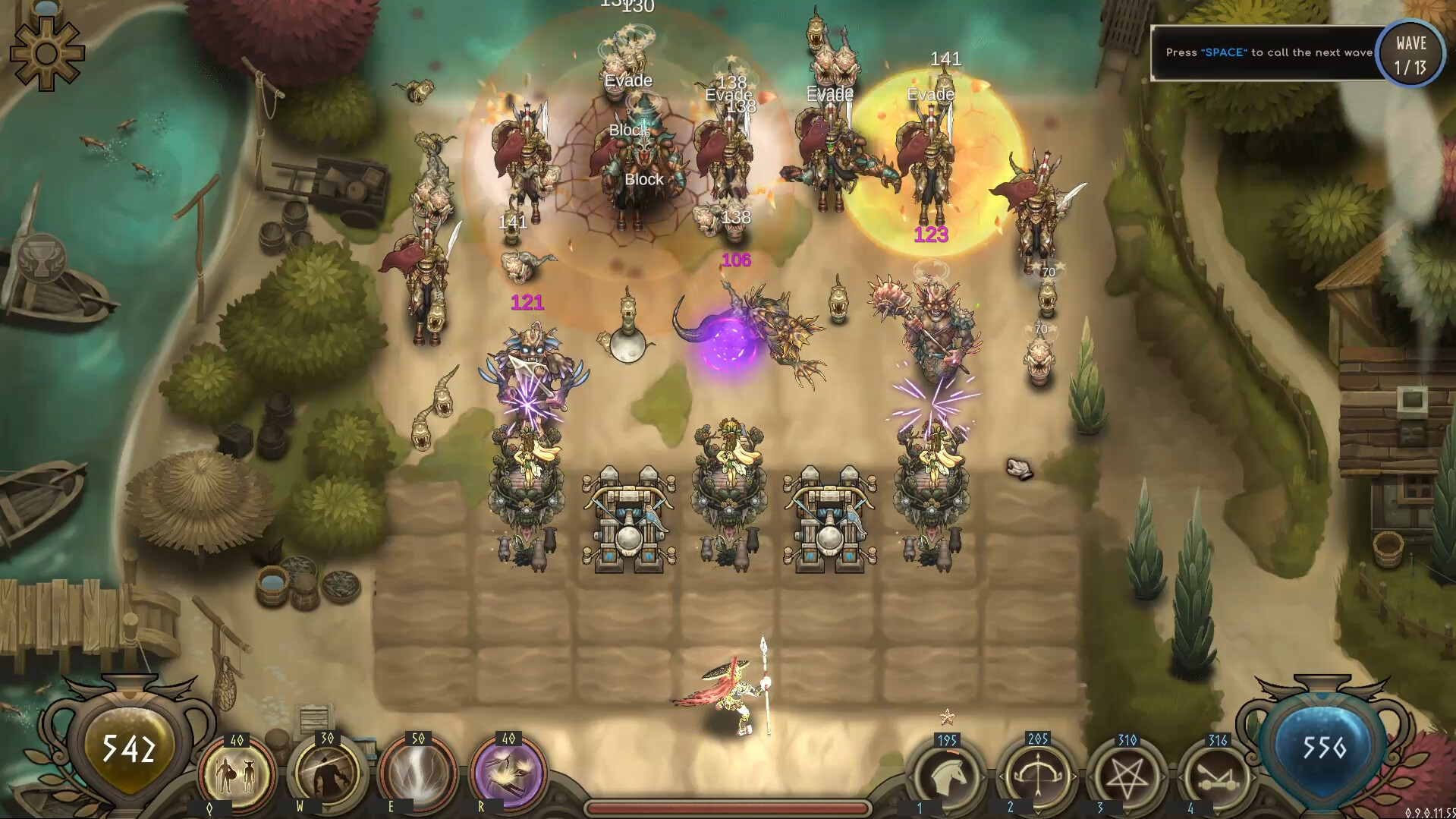
Task: Click the star badge above the cavalry slot
Action: [945, 716]
